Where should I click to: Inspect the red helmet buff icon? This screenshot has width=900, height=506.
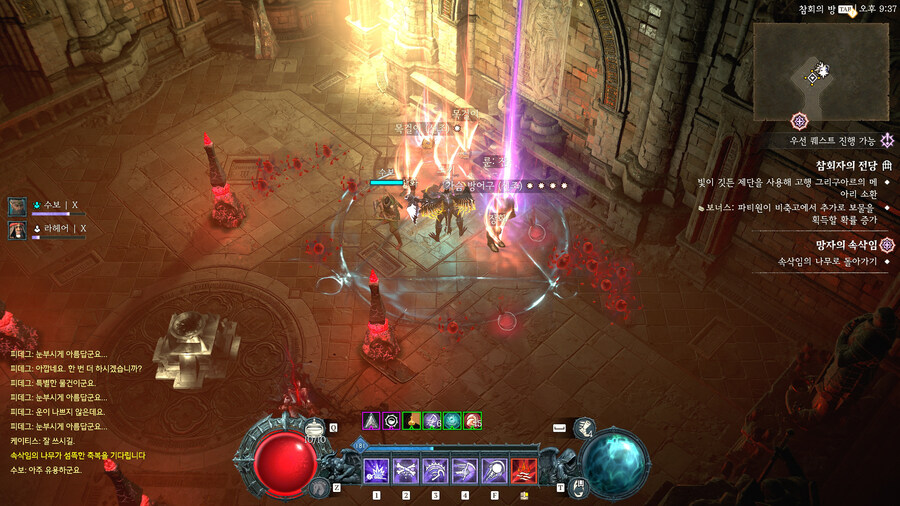tap(473, 421)
